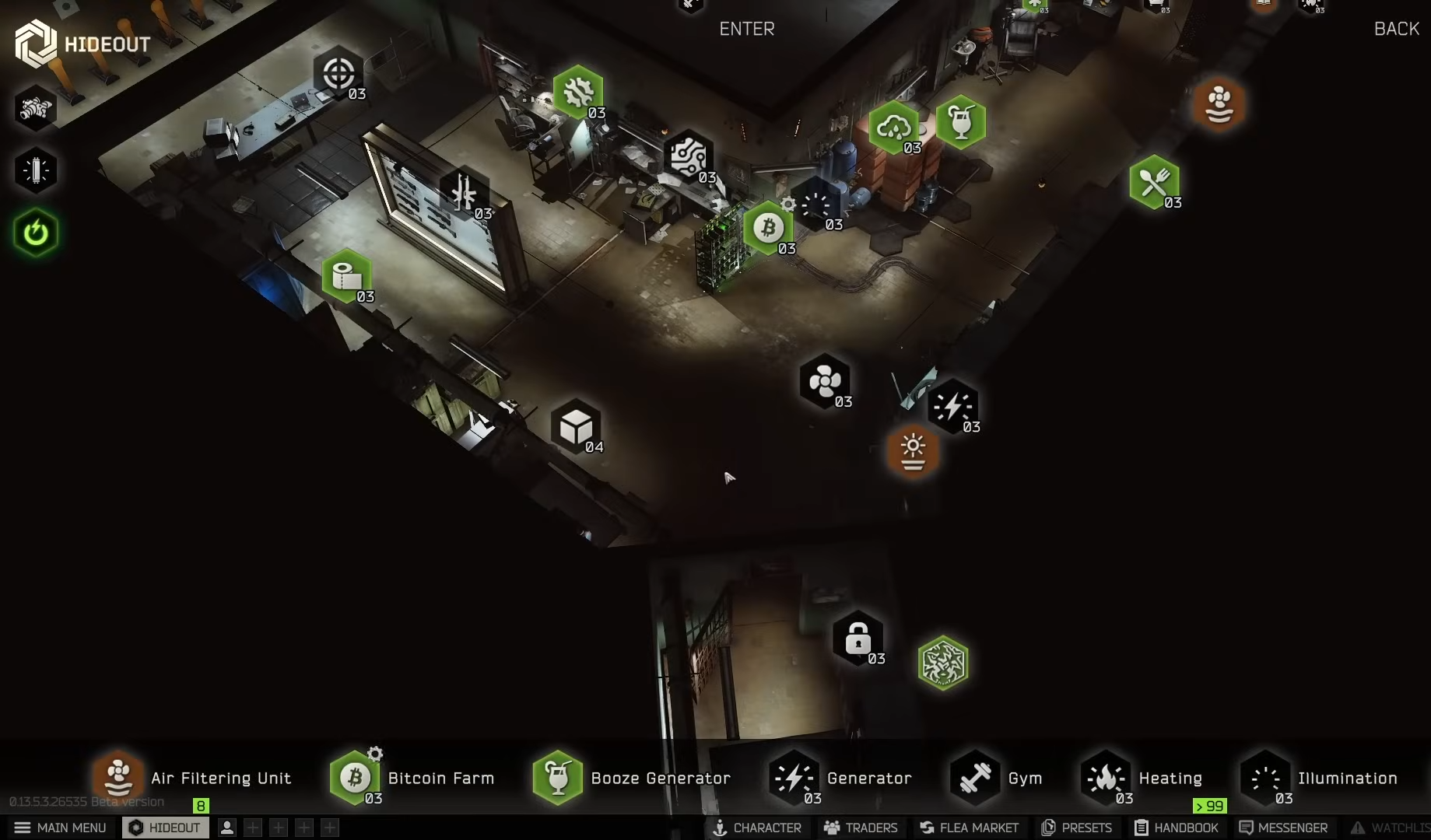Click the ENTER button at the top
Screen dimensions: 1431x840
pos(746,29)
